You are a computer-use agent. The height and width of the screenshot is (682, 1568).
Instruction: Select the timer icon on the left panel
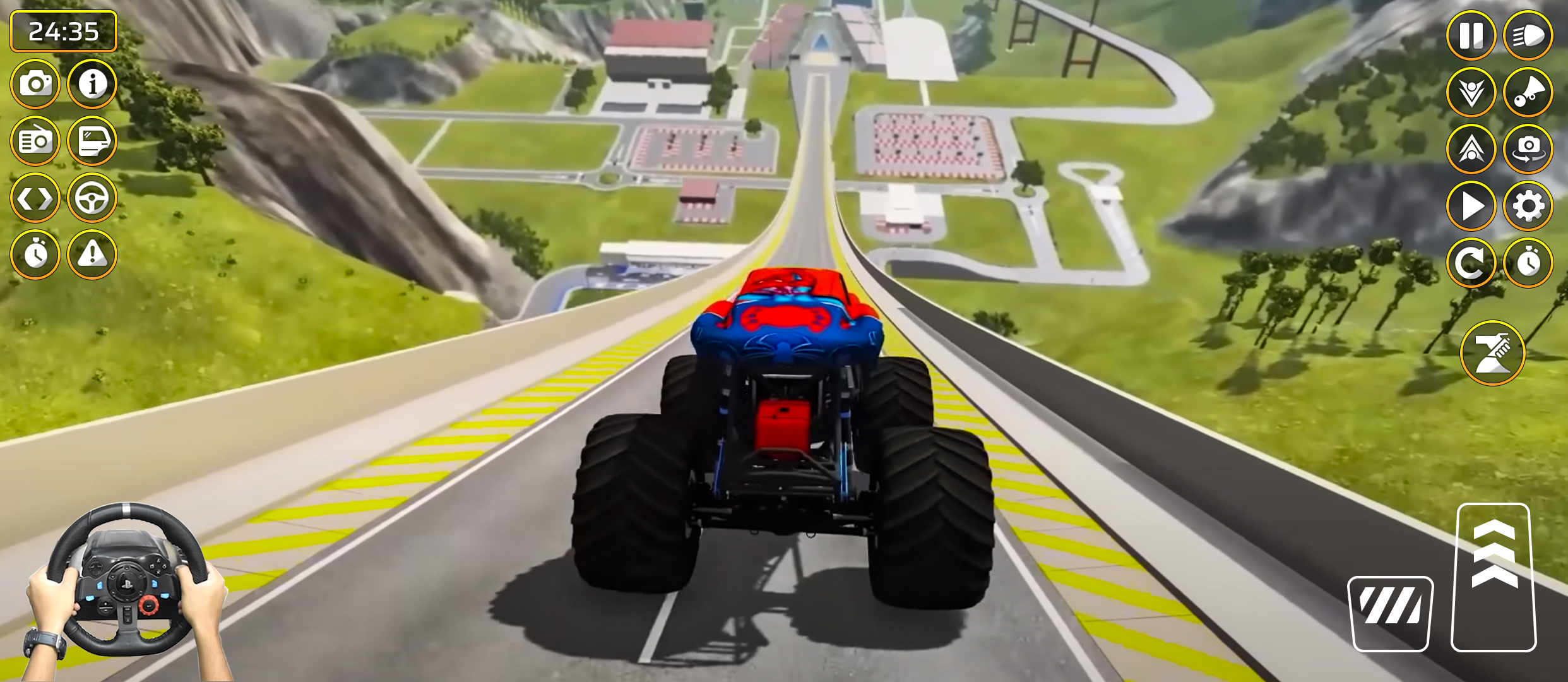36,254
